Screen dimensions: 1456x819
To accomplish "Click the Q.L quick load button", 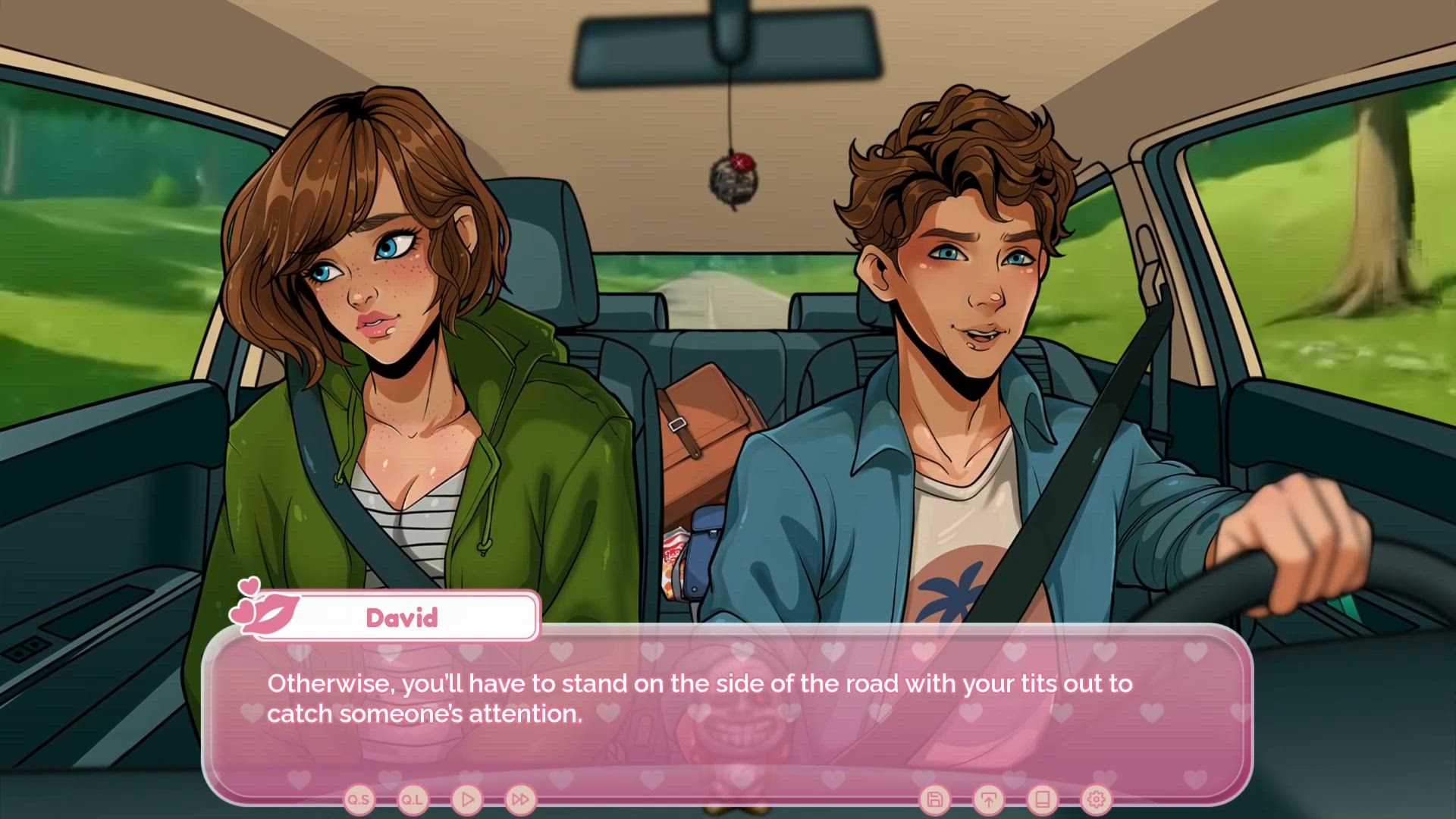I will pos(413,799).
